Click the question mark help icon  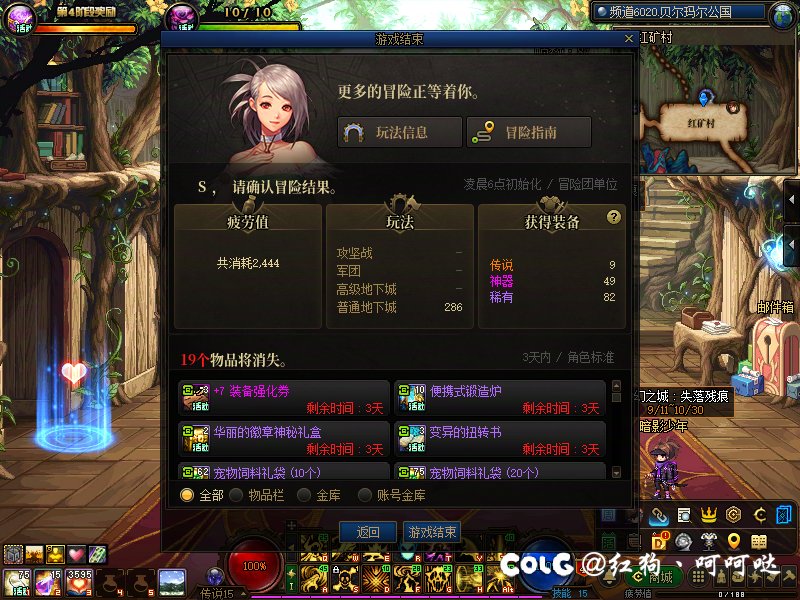(614, 217)
